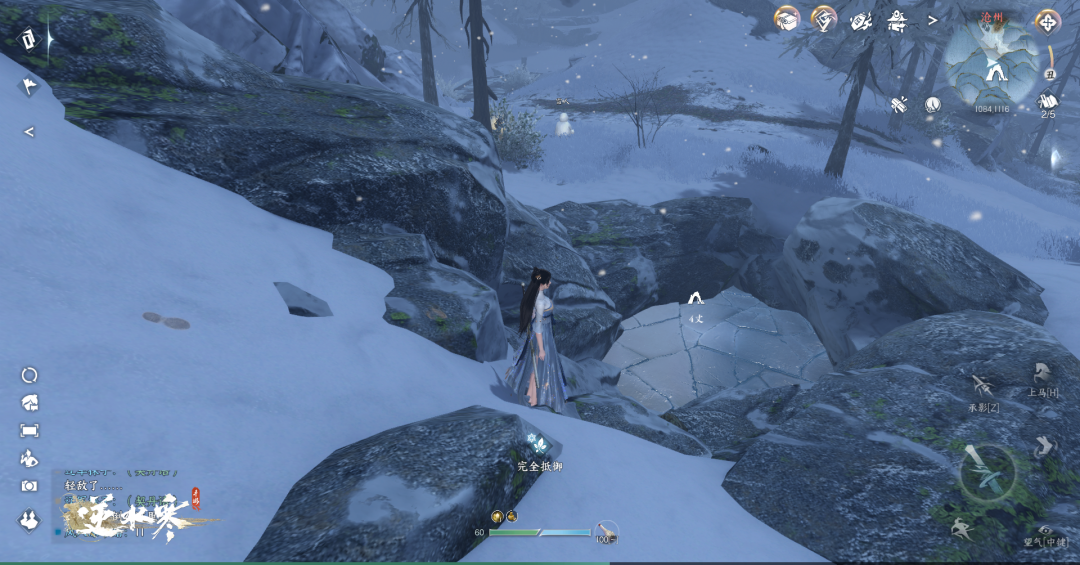Open the screenshot camera tool
Image resolution: width=1080 pixels, height=565 pixels.
pyautogui.click(x=29, y=486)
